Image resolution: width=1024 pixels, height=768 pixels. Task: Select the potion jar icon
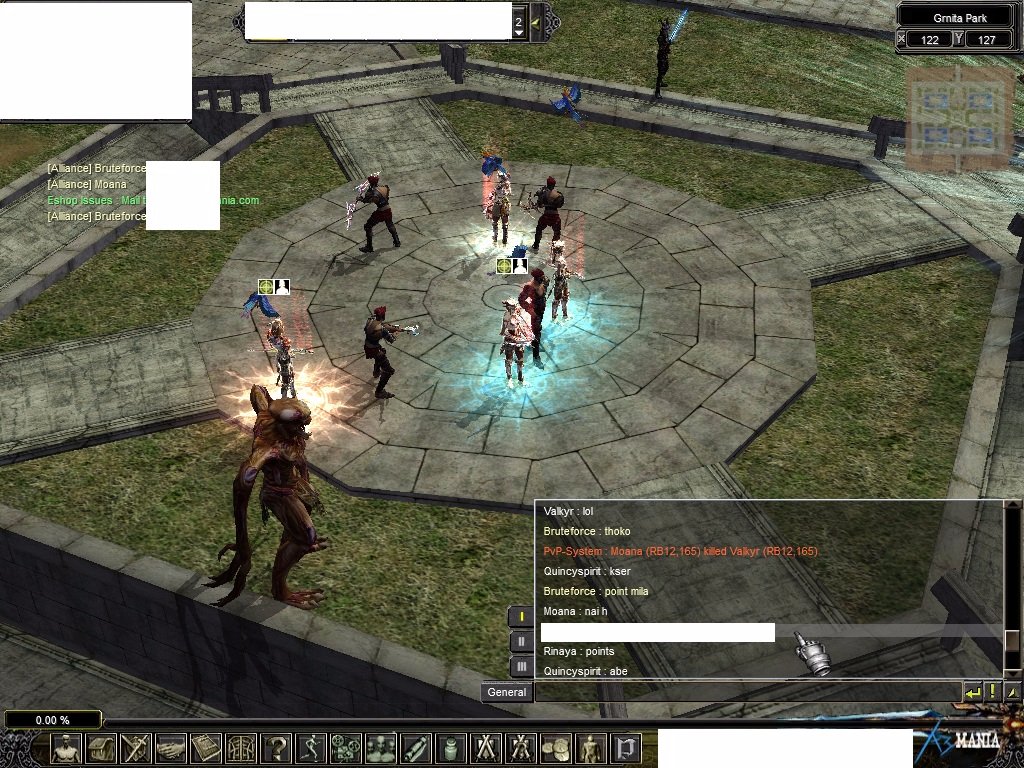[450, 748]
